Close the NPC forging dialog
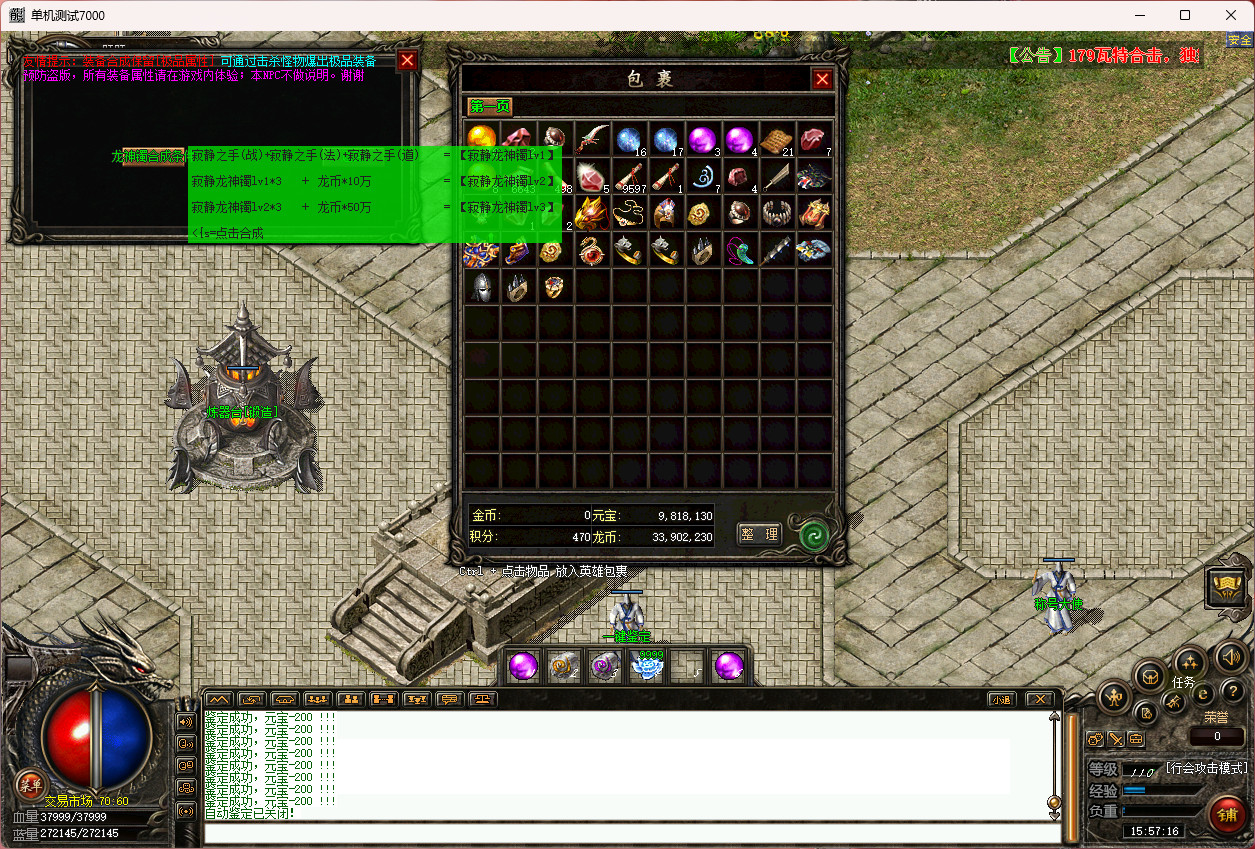This screenshot has width=1255, height=849. [x=407, y=60]
